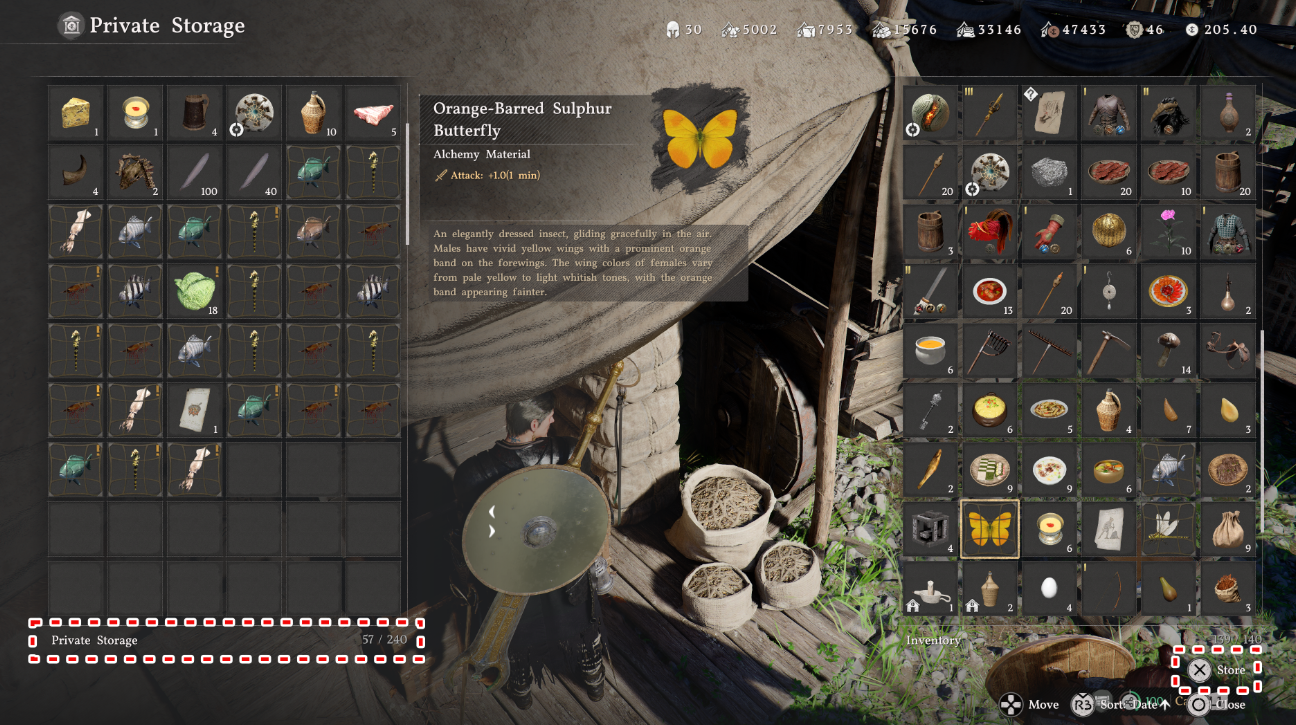1296x725 pixels.
Task: Select the Orange-Barred Sulphur Butterfly slot
Action: pyautogui.click(x=989, y=529)
